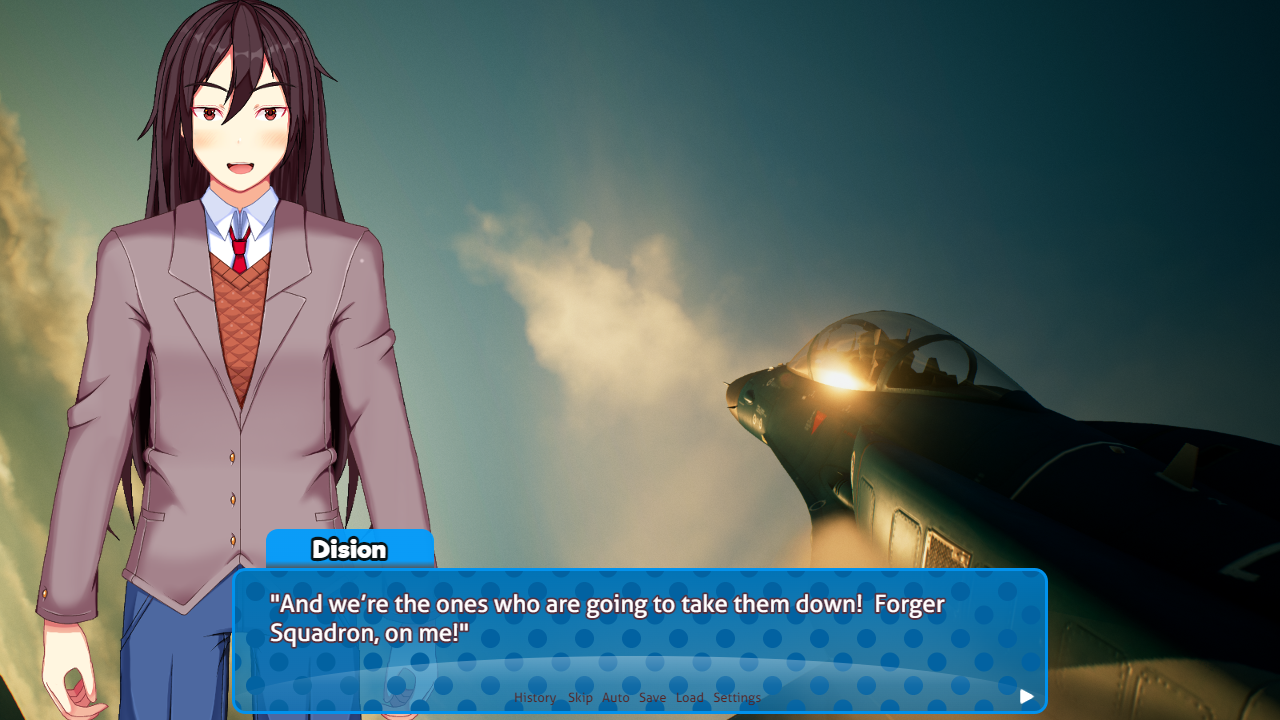Click the advance arrow to continue dialogue
Image resolution: width=1280 pixels, height=720 pixels.
pos(1025,696)
